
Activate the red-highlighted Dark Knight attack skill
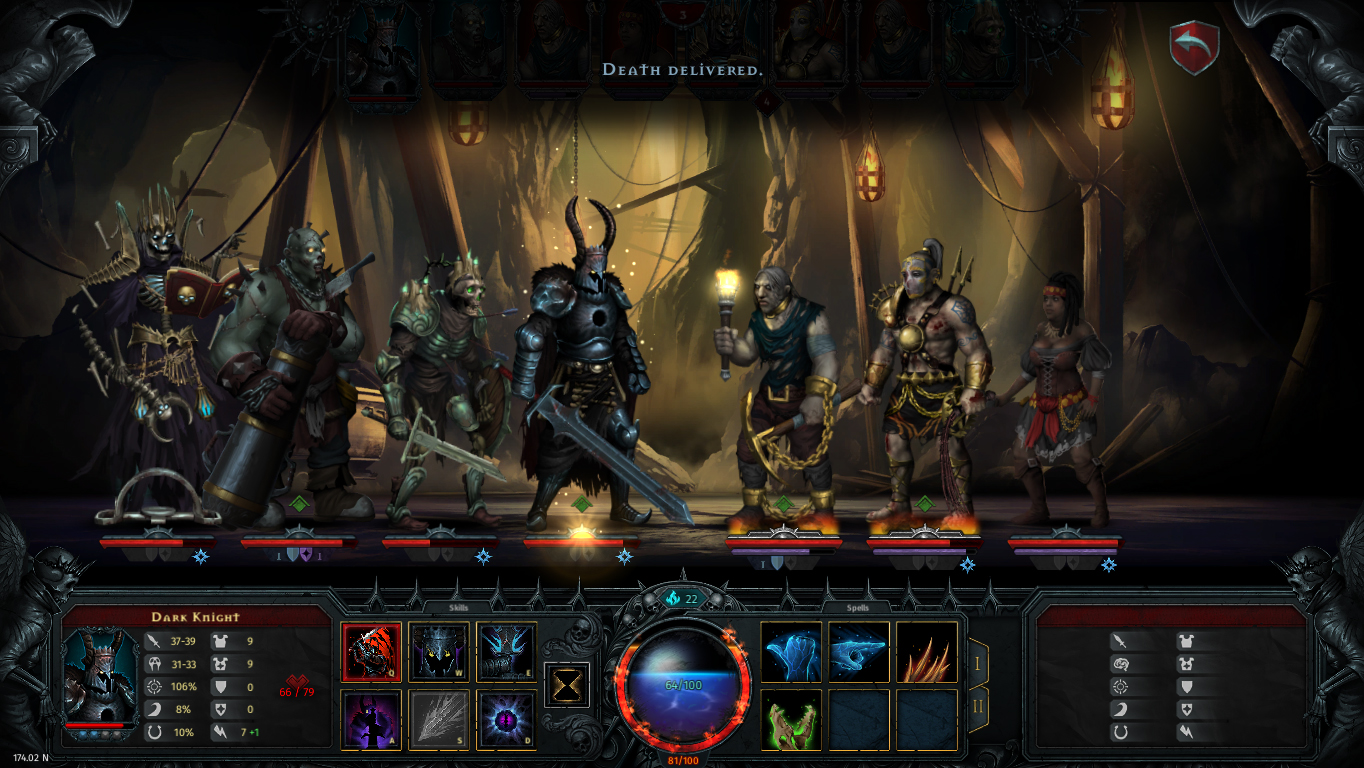[x=371, y=652]
